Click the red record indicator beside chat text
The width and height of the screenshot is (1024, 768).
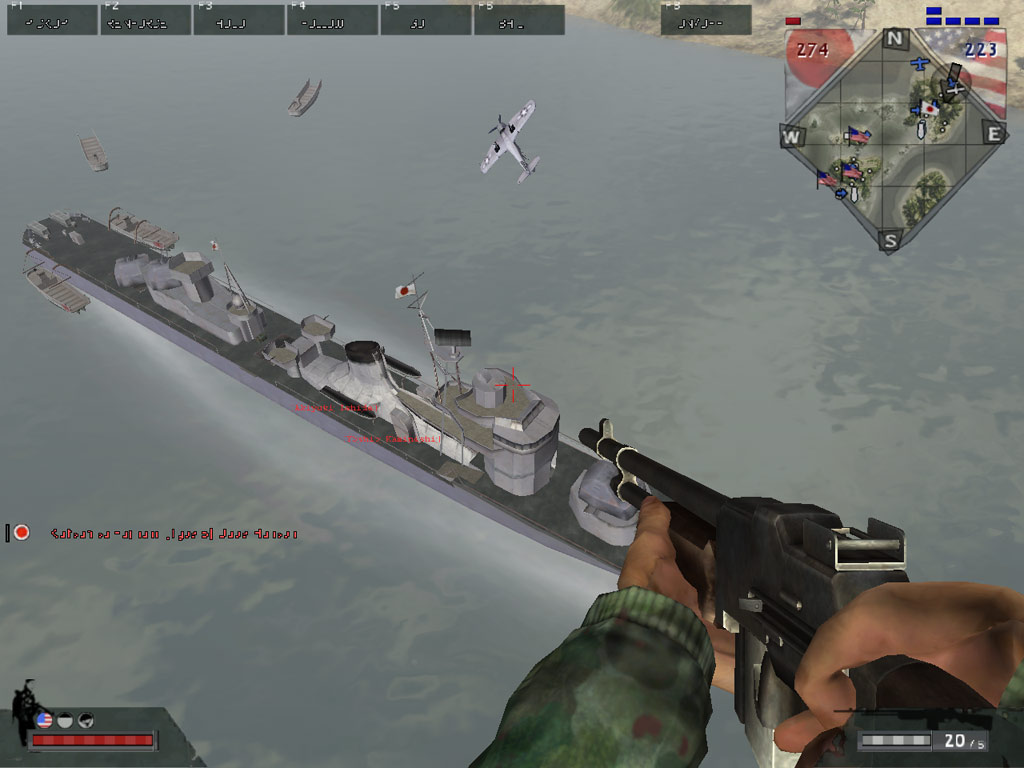pyautogui.click(x=22, y=533)
